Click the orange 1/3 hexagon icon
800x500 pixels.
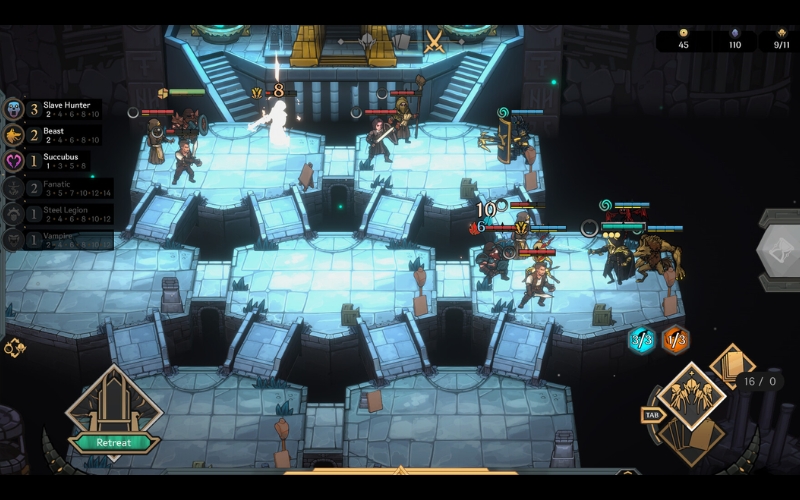coord(676,340)
